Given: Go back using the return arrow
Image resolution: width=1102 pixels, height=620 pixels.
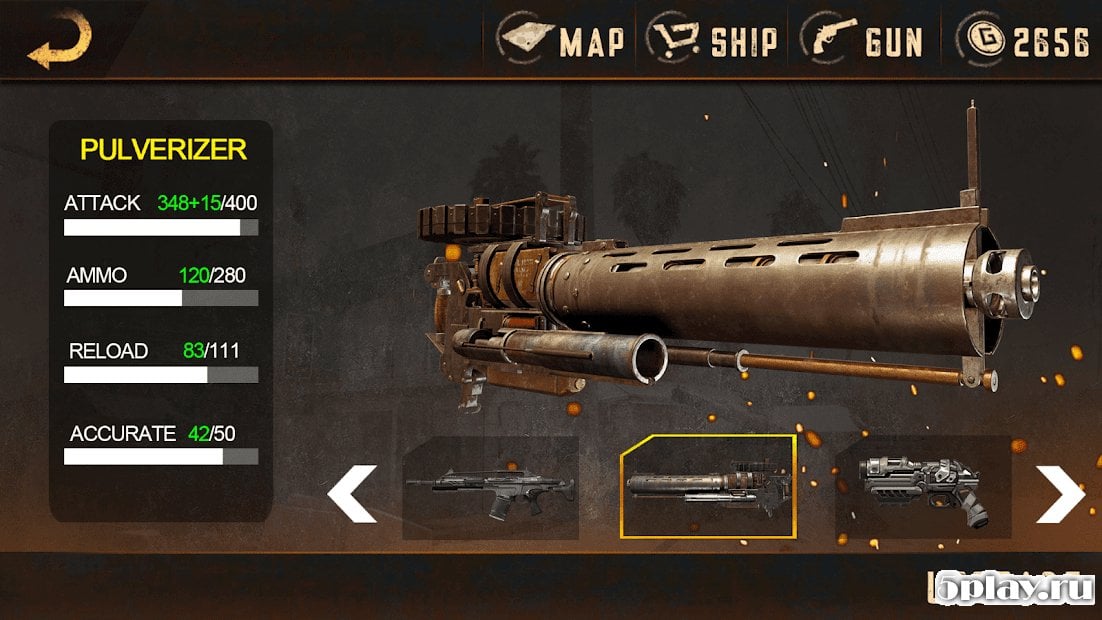Looking at the screenshot, I should click(x=58, y=42).
